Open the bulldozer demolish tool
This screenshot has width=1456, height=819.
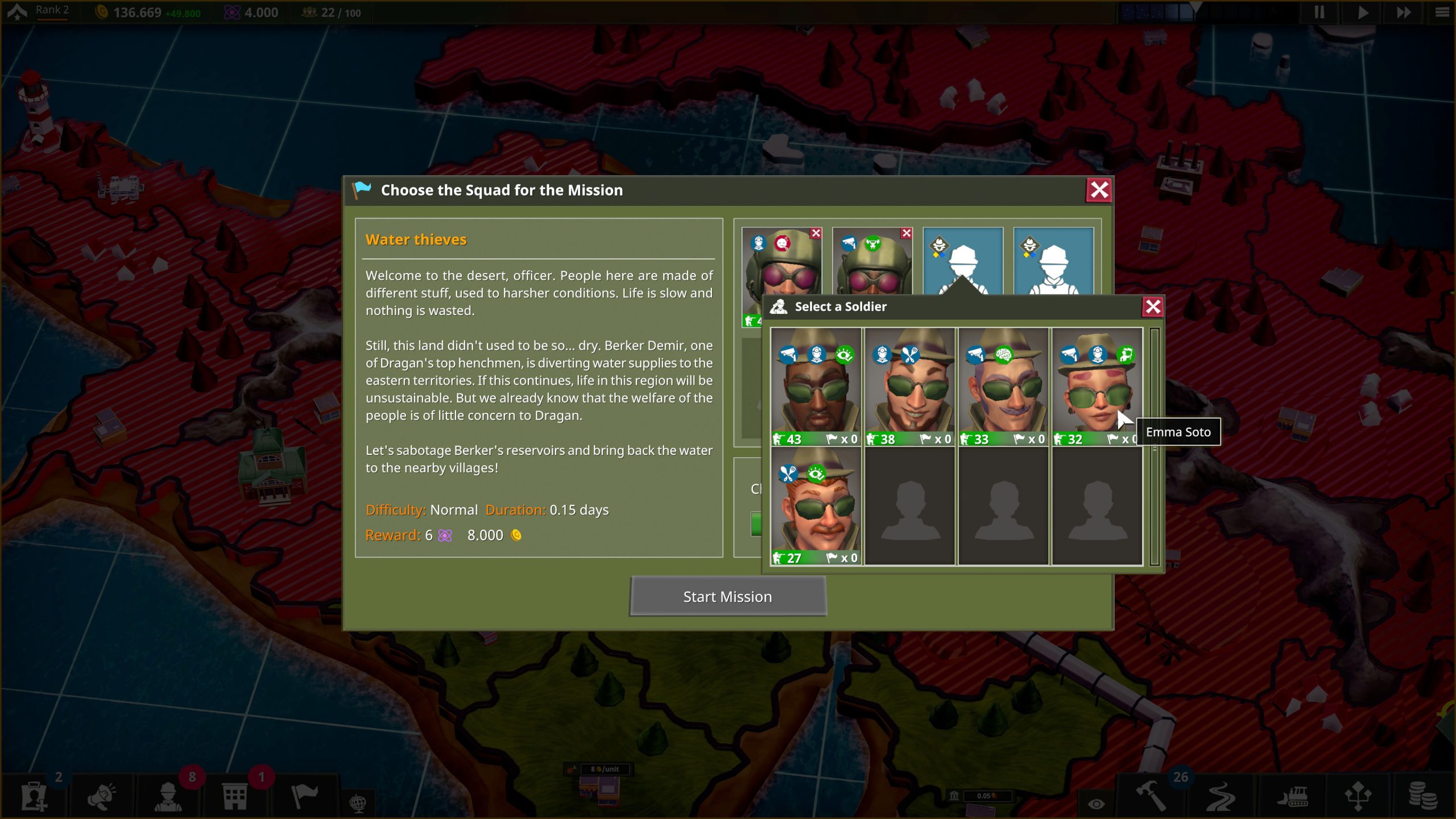(x=1293, y=796)
